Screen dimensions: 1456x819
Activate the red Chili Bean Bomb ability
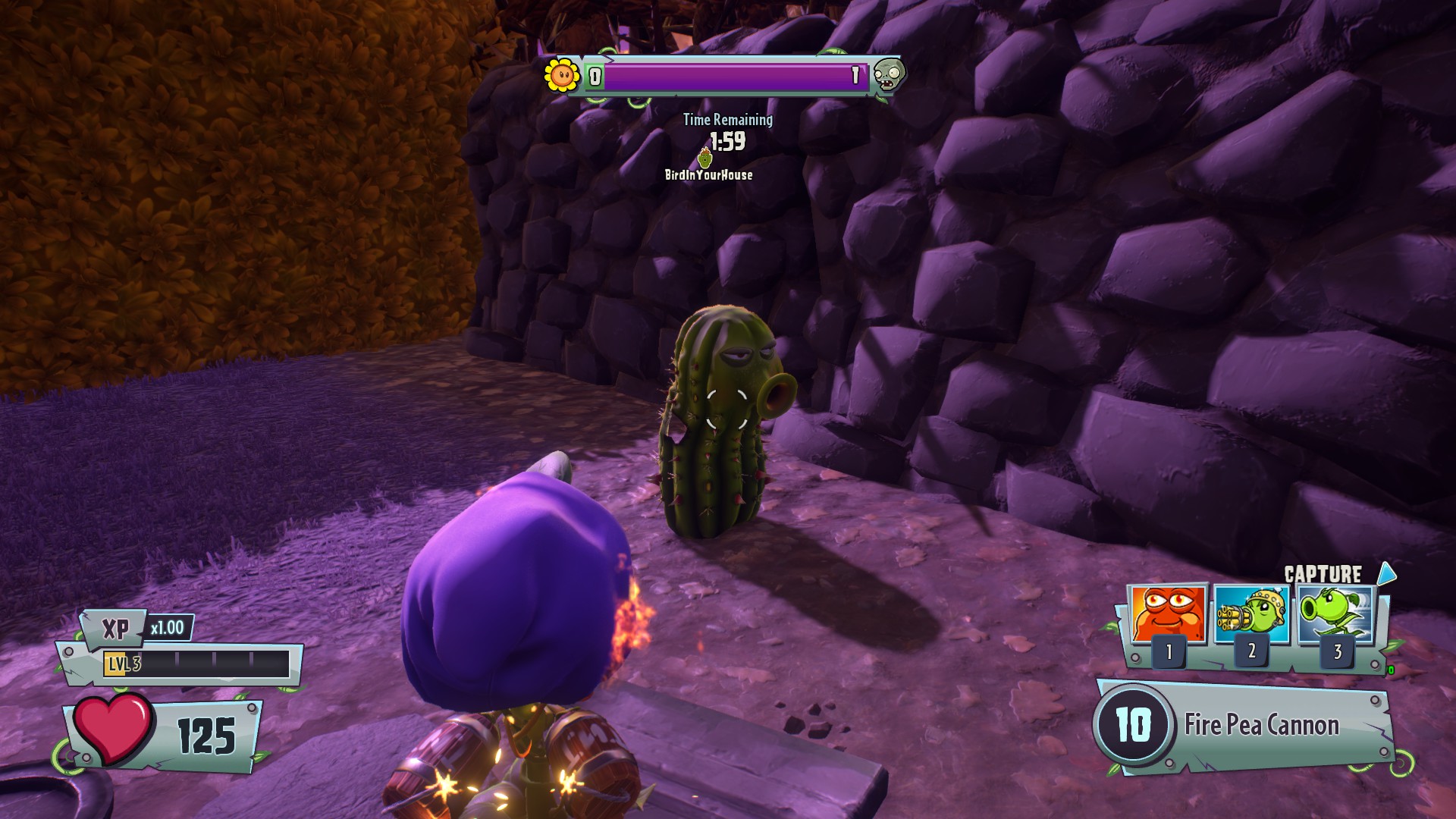coord(1167,614)
